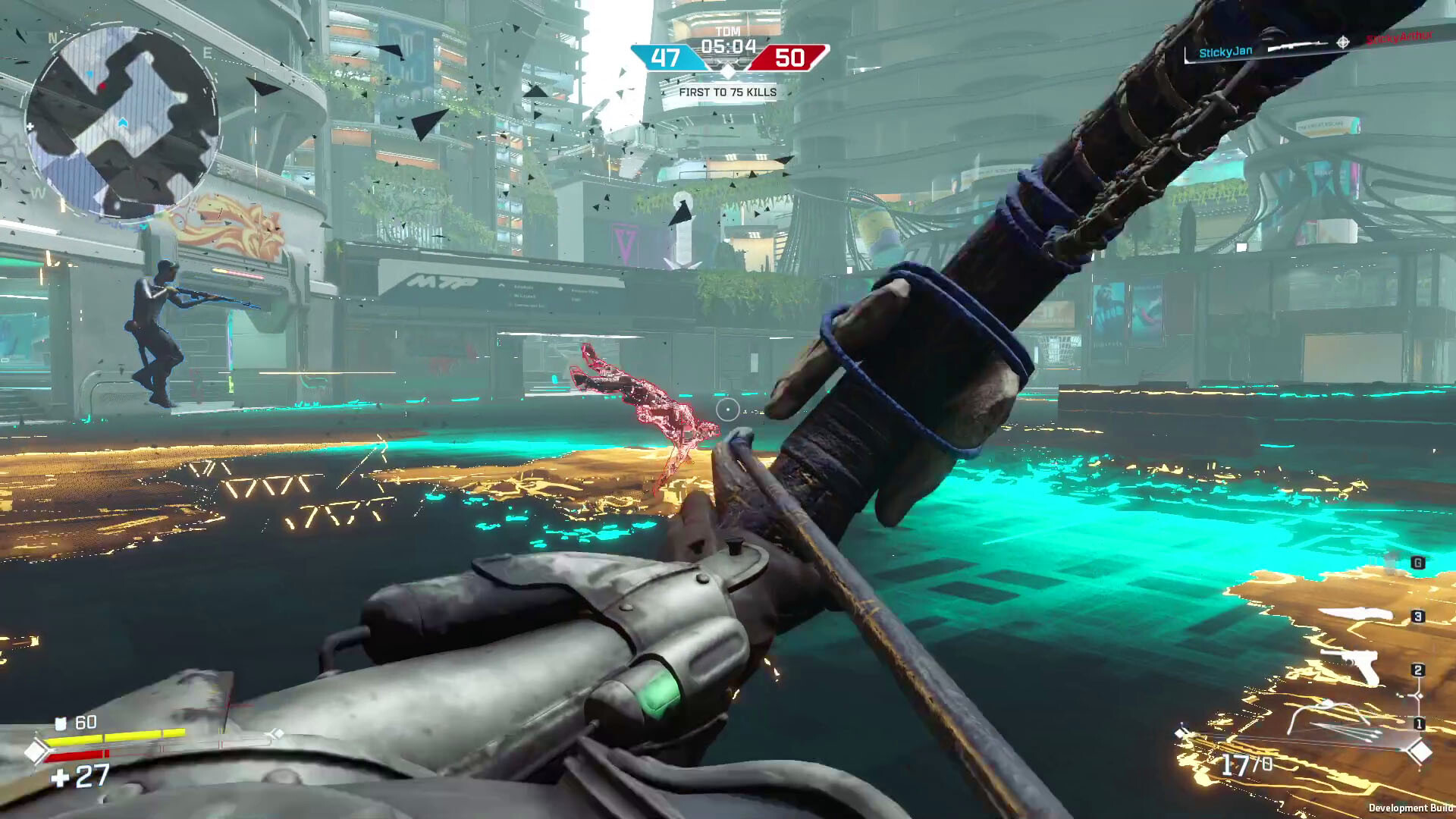
Task: Click the match timer showing 05:04
Action: click(x=728, y=45)
